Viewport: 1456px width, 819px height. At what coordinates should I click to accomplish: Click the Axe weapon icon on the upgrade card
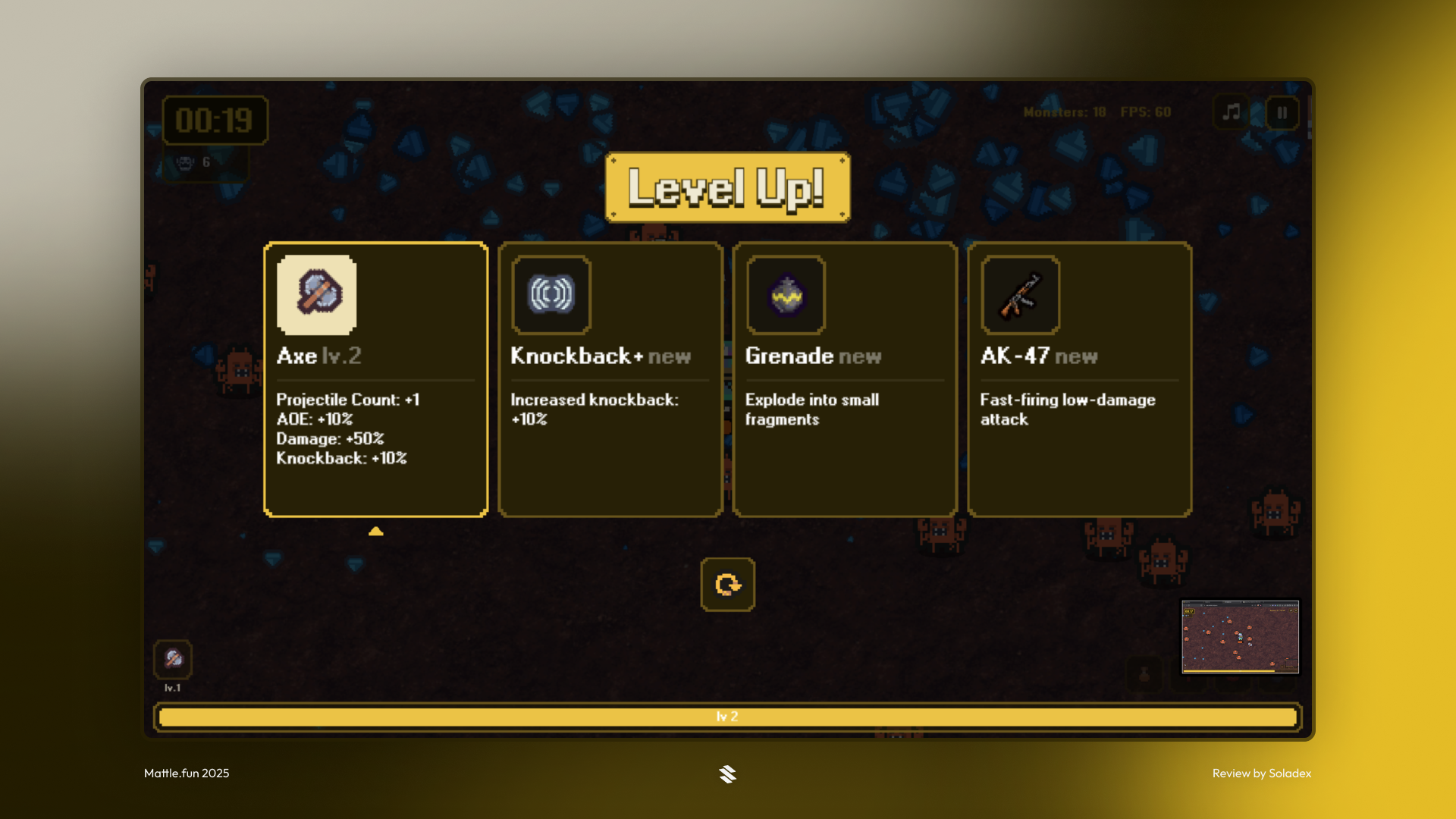(x=318, y=297)
